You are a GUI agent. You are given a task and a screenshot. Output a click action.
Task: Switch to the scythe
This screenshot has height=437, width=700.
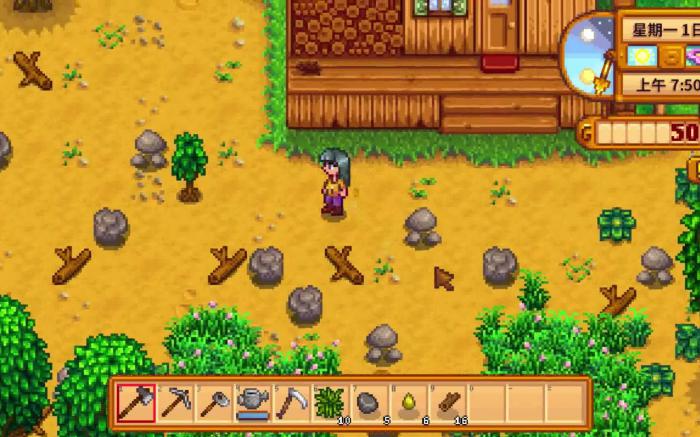click(291, 403)
